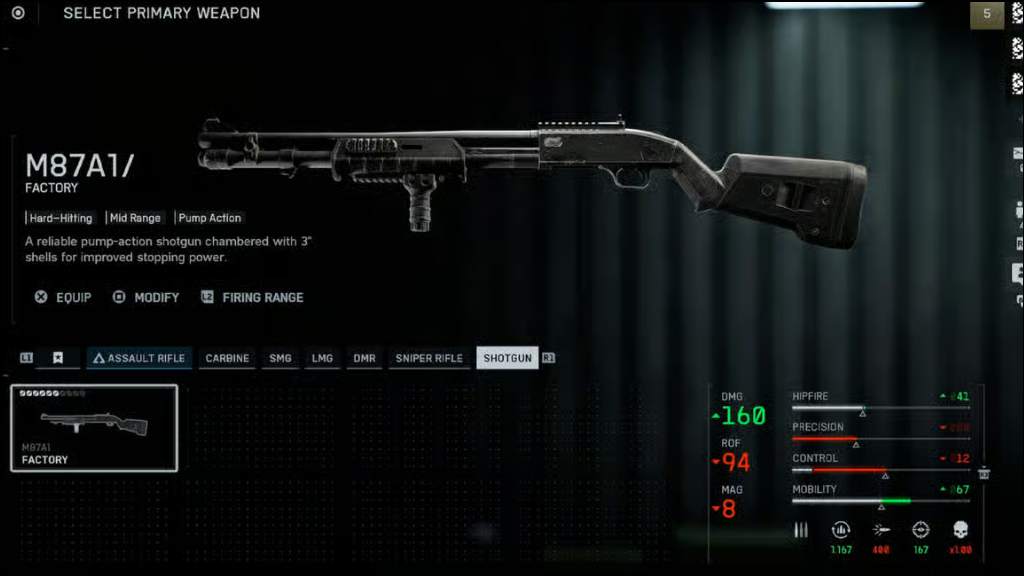Enter the Firing Range

[253, 297]
